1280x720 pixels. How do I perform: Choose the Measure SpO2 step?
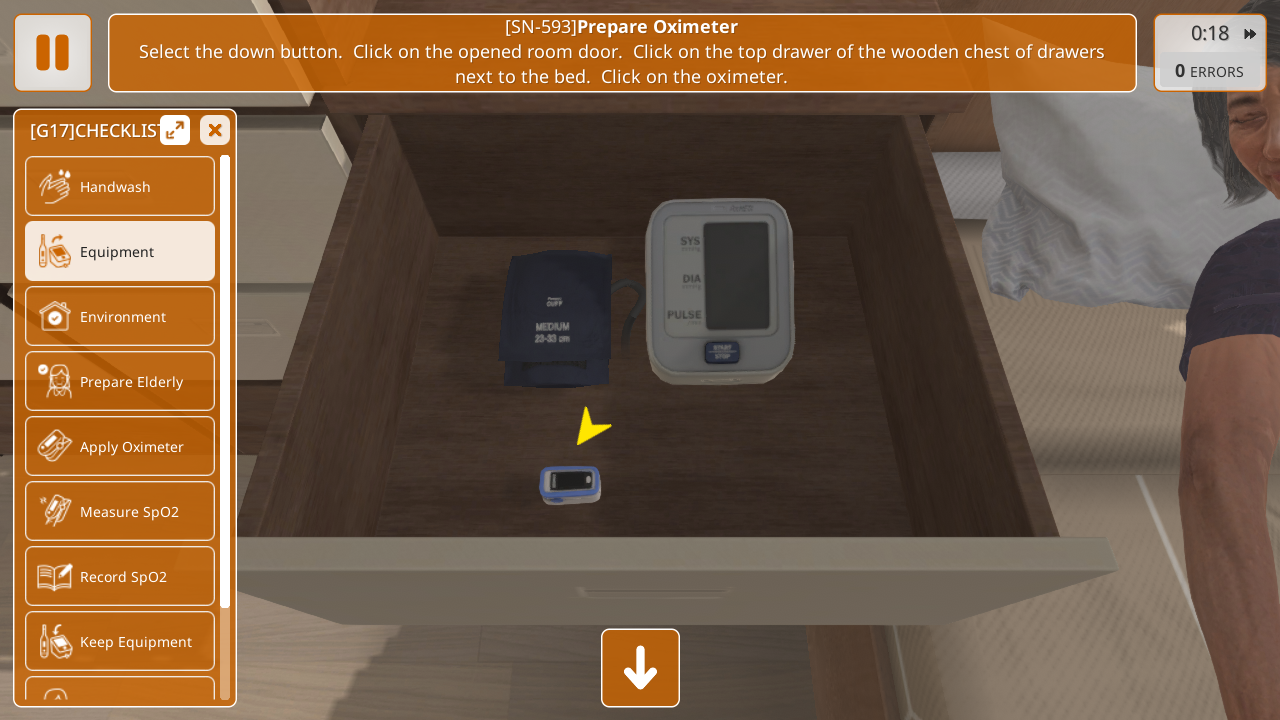[120, 512]
